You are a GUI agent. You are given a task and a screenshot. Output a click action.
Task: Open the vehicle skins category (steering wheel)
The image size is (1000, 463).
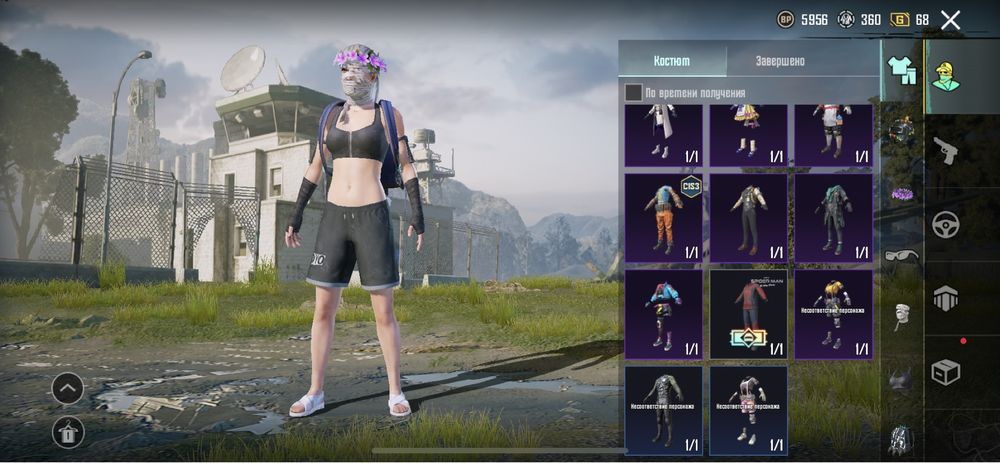946,224
